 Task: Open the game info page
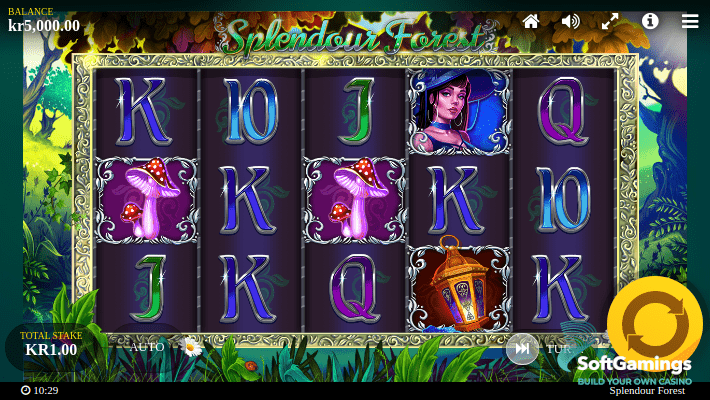pyautogui.click(x=650, y=21)
